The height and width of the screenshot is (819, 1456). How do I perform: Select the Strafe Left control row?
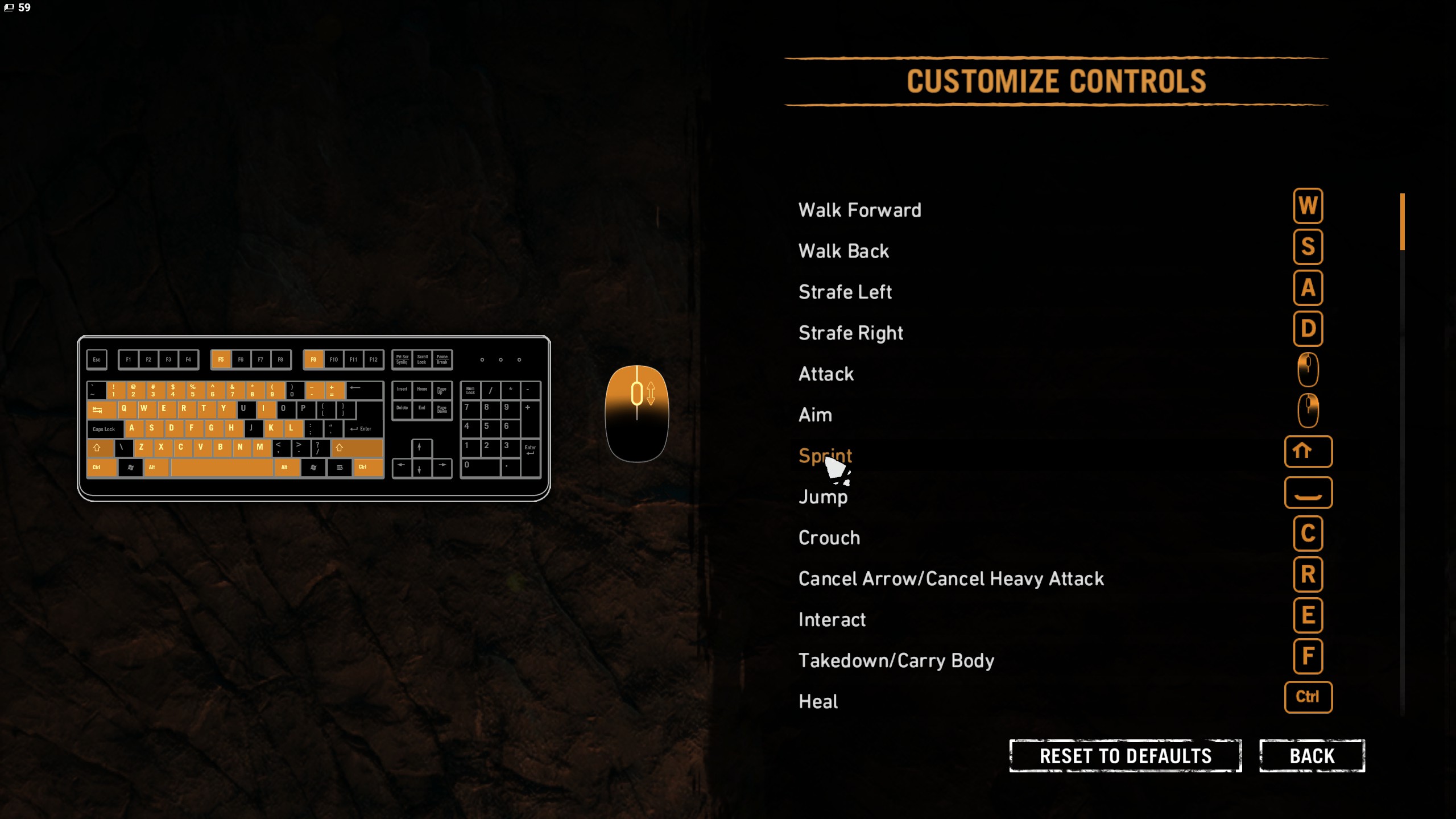[845, 292]
